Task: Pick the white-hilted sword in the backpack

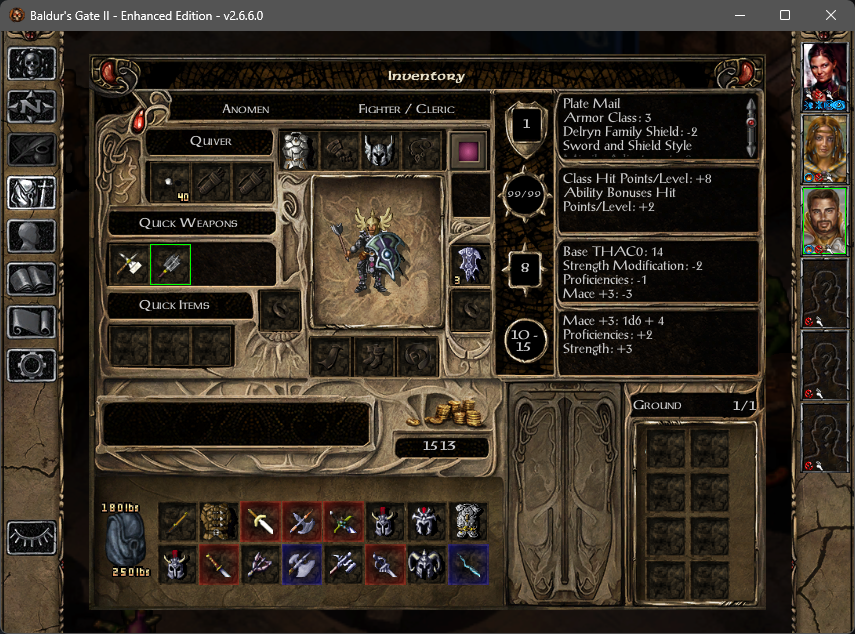Action: tap(261, 522)
